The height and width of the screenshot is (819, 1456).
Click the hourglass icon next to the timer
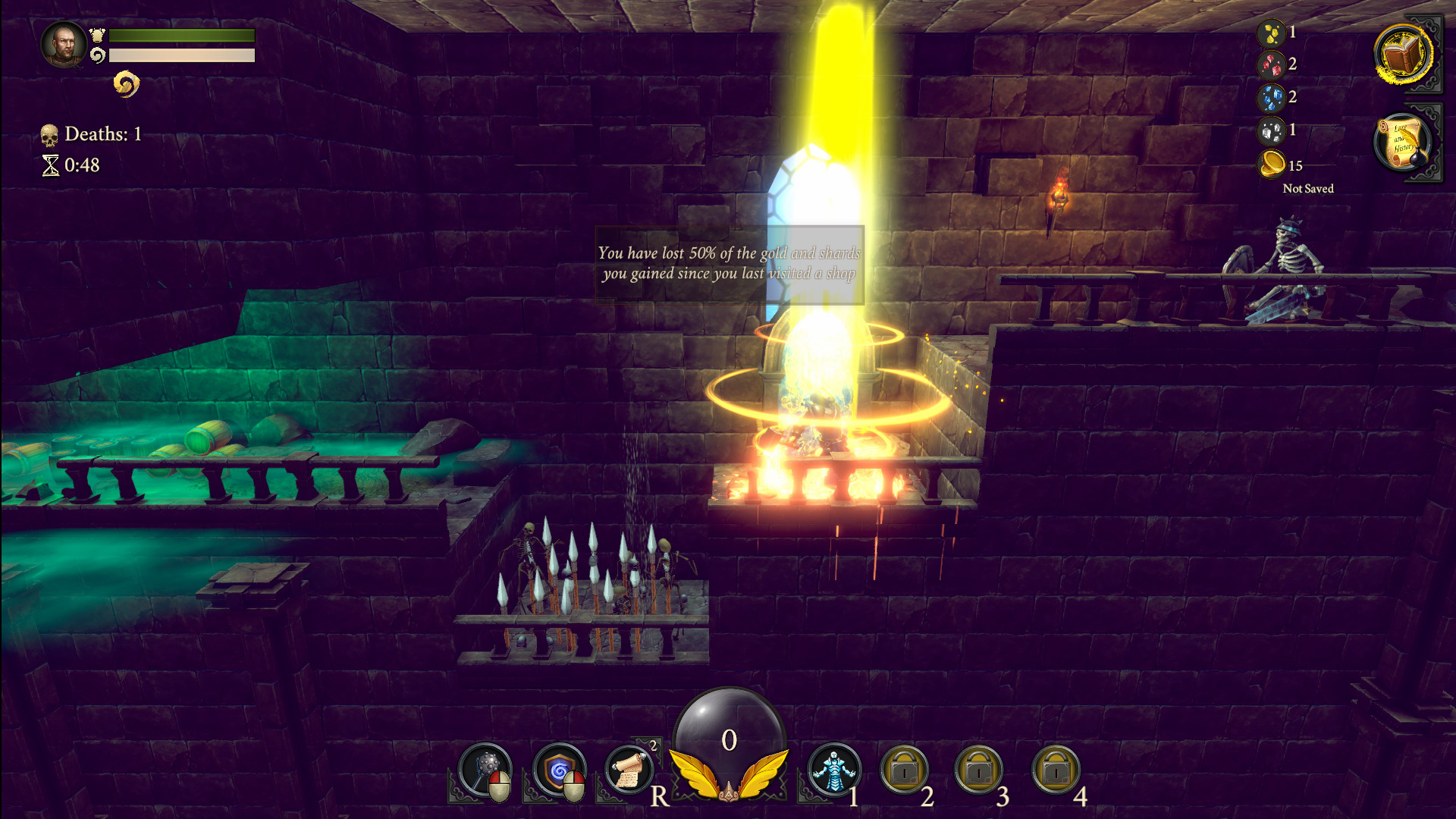click(51, 164)
